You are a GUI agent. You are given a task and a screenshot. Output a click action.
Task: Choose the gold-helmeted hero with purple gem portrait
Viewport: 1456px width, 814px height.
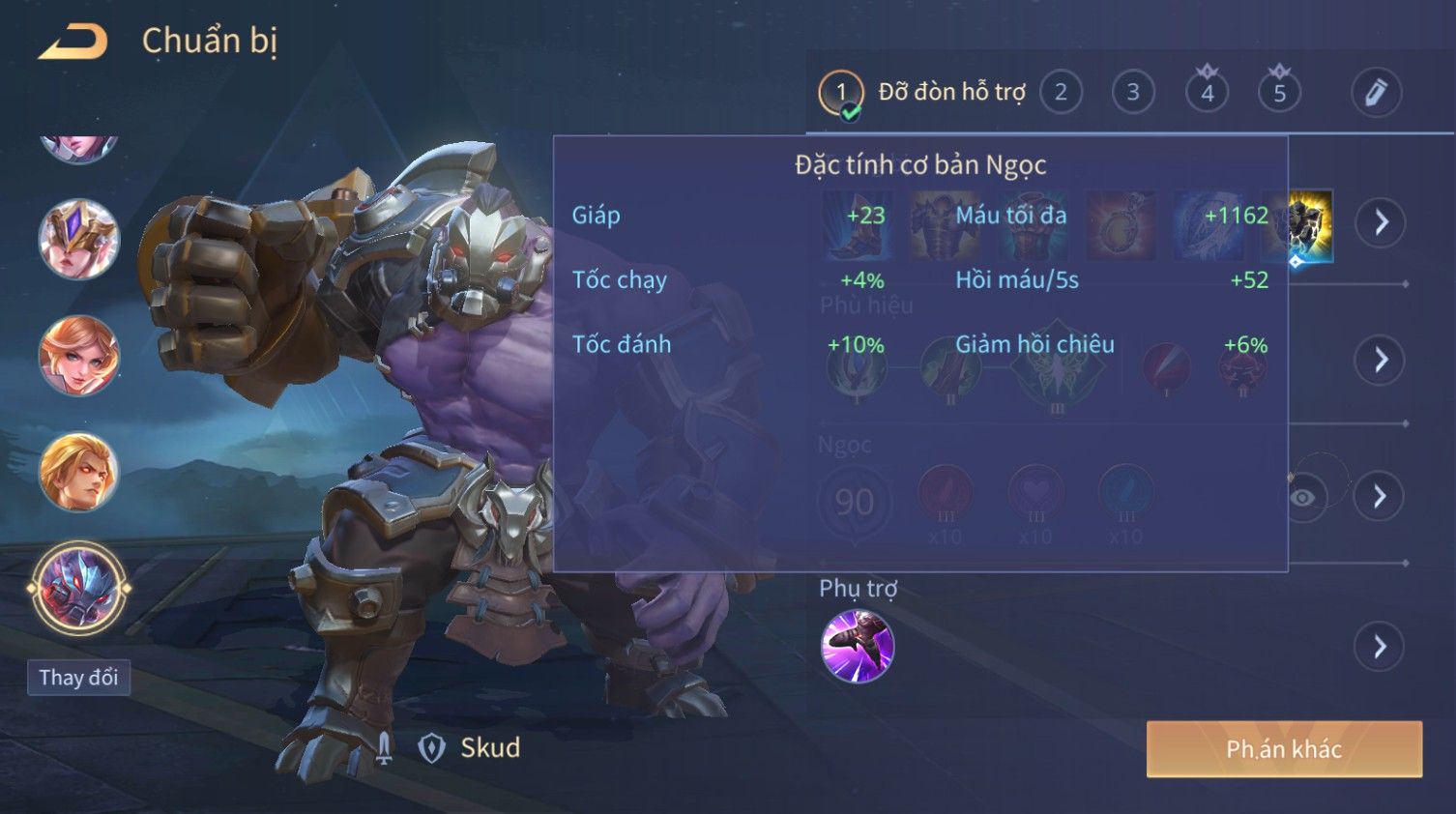[x=78, y=239]
